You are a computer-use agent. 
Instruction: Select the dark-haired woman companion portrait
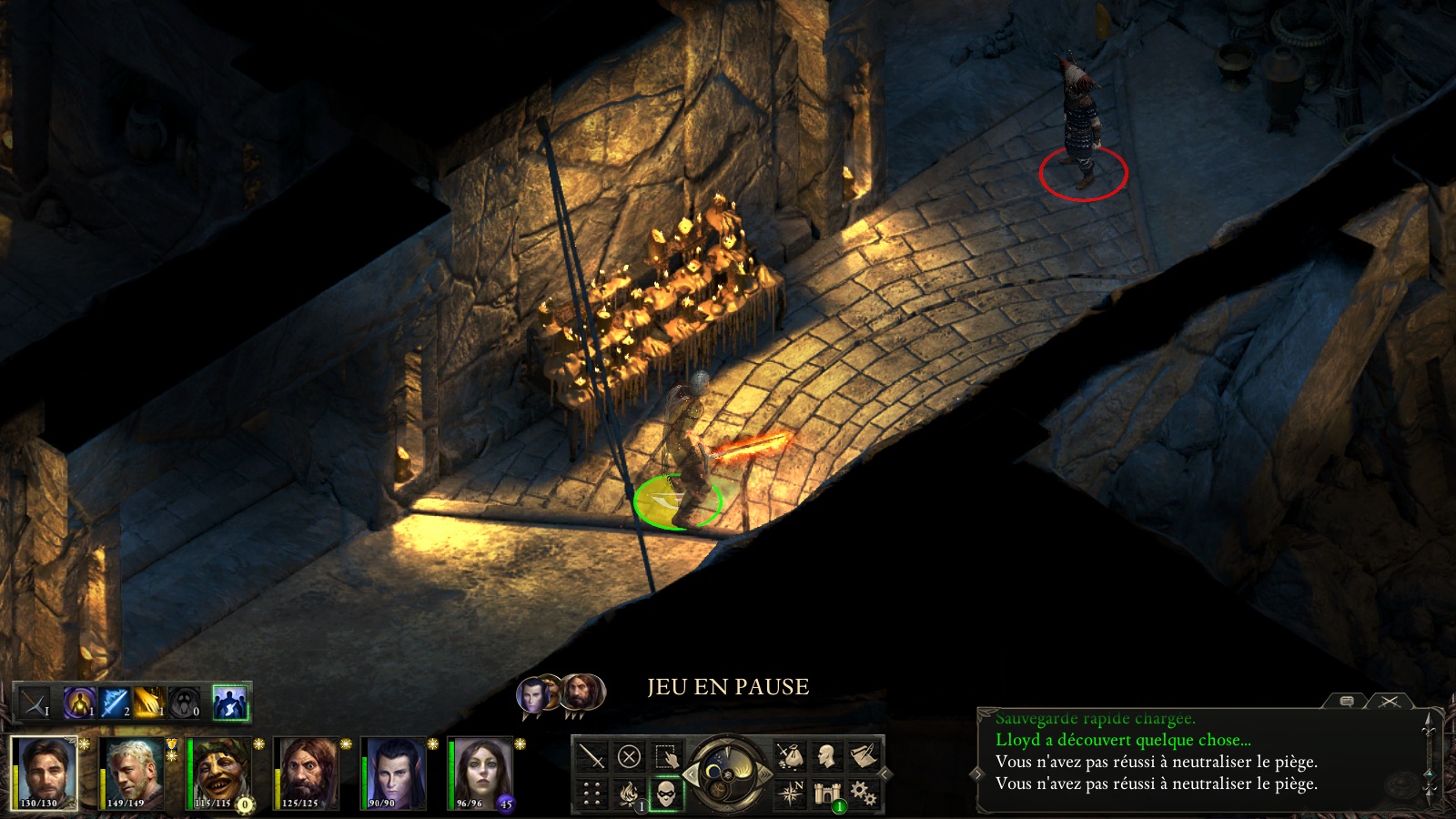point(481,773)
